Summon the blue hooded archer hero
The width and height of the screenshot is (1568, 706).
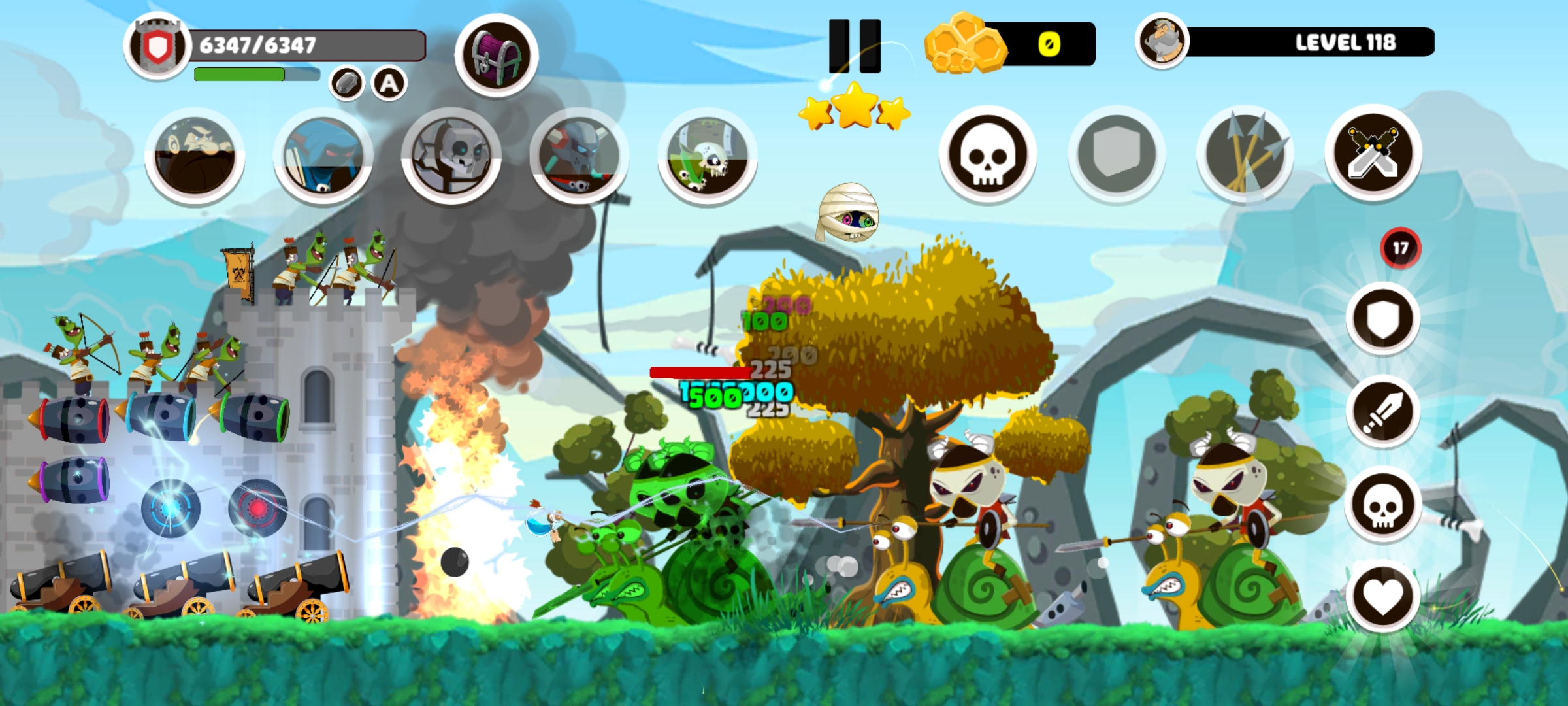(323, 157)
